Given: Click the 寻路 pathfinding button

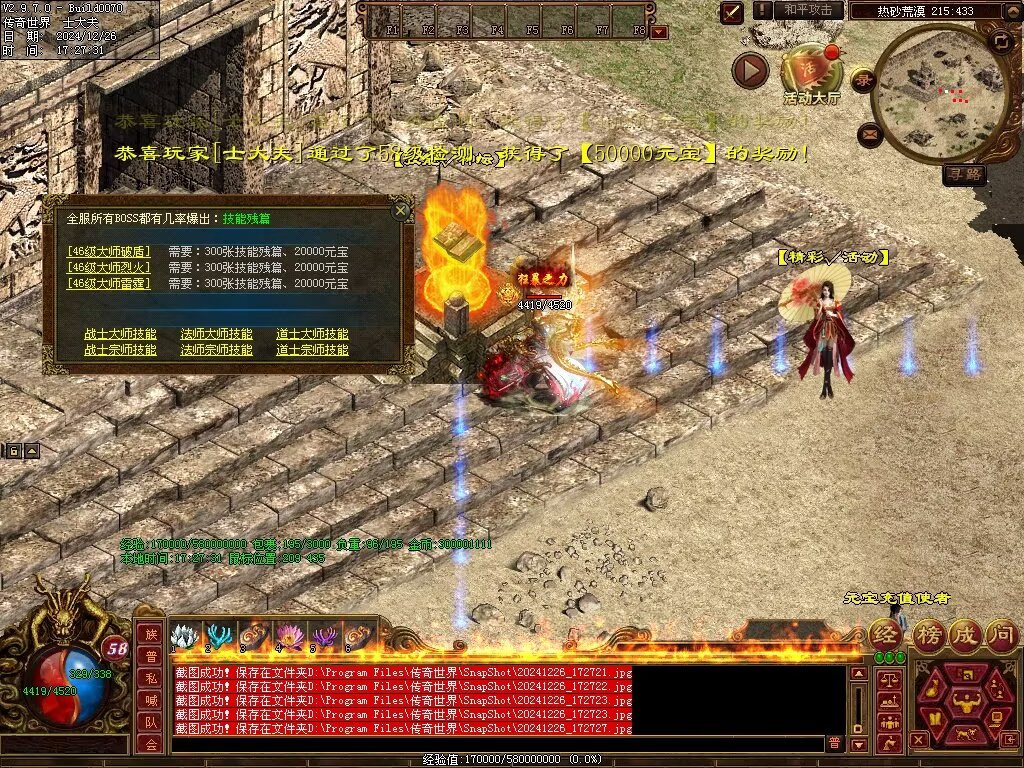Looking at the screenshot, I should pos(964,175).
